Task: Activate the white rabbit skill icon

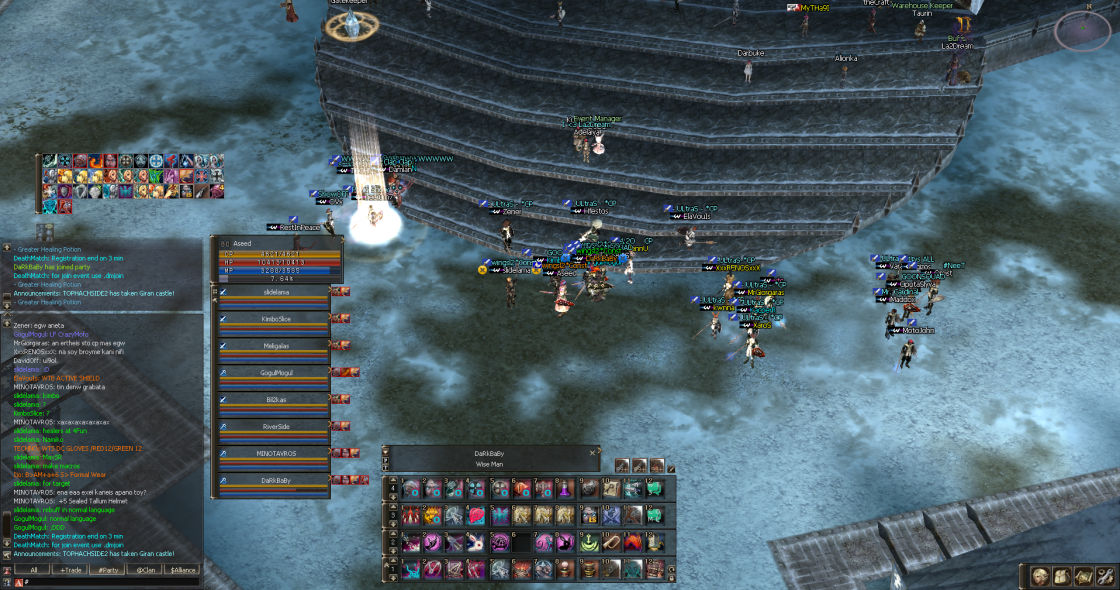Action: coord(476,541)
